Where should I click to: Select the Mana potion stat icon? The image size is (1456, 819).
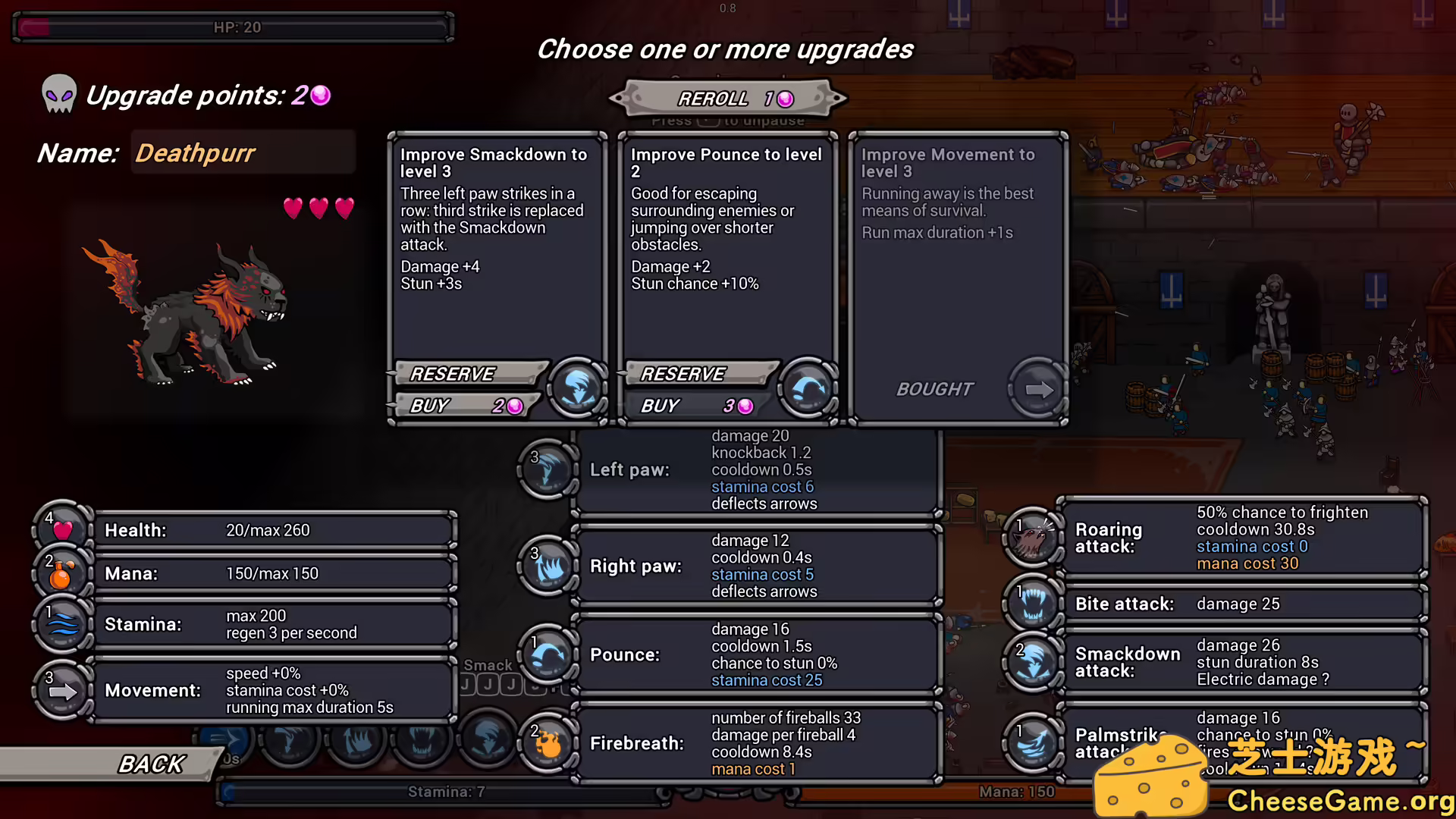click(62, 574)
